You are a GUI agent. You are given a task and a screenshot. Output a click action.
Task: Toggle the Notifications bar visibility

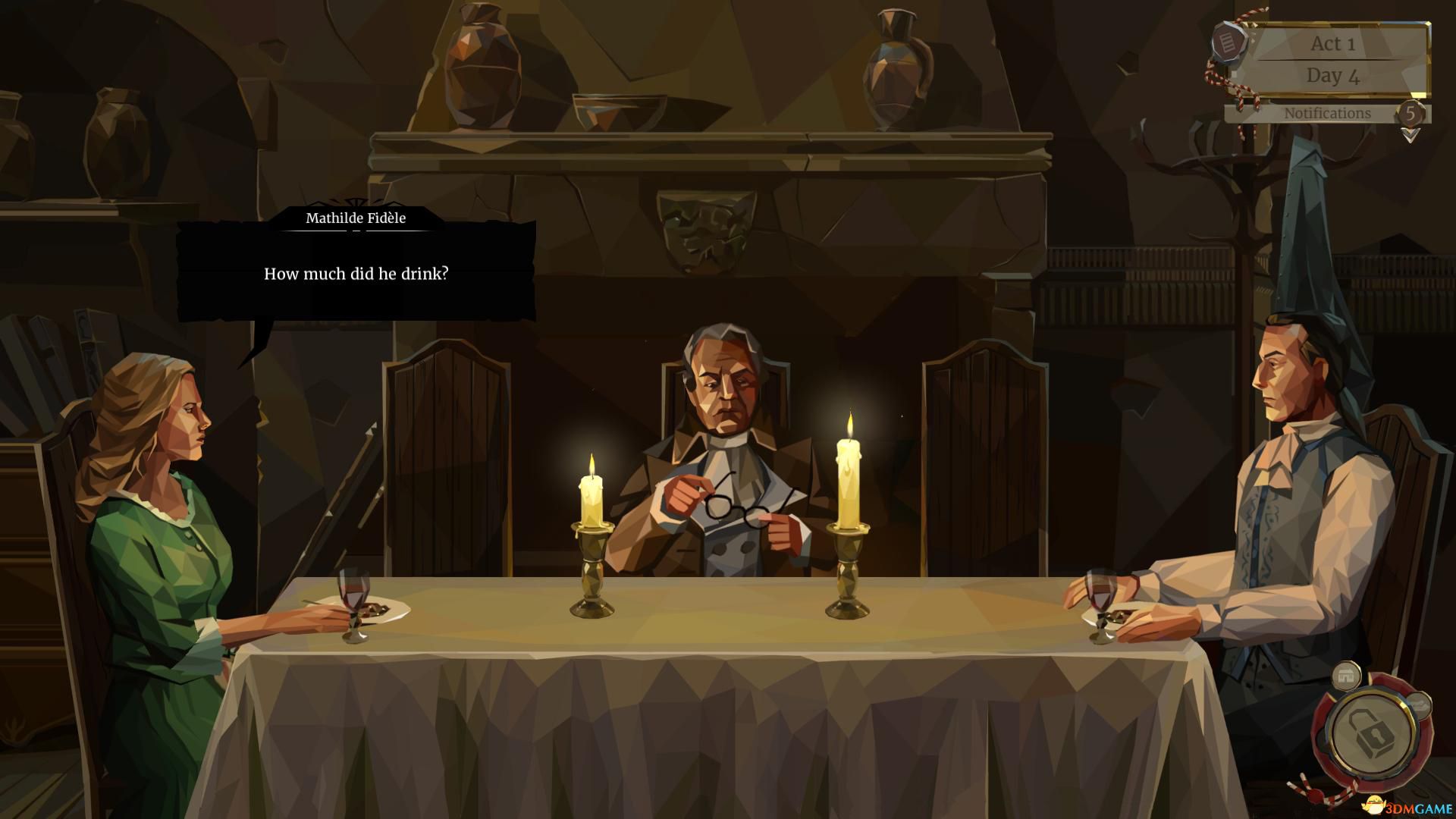(1327, 113)
